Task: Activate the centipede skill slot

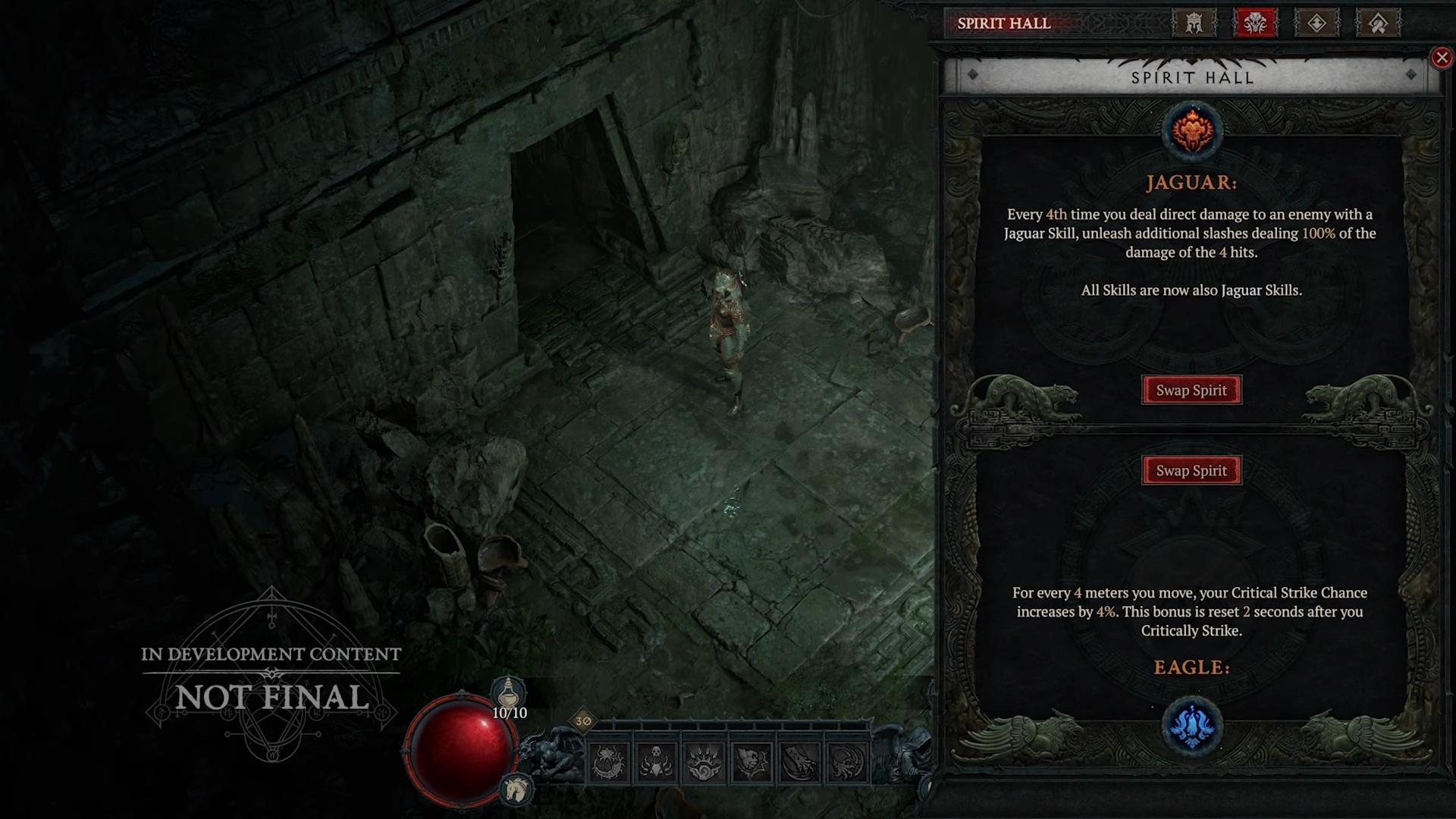Action: click(x=608, y=762)
